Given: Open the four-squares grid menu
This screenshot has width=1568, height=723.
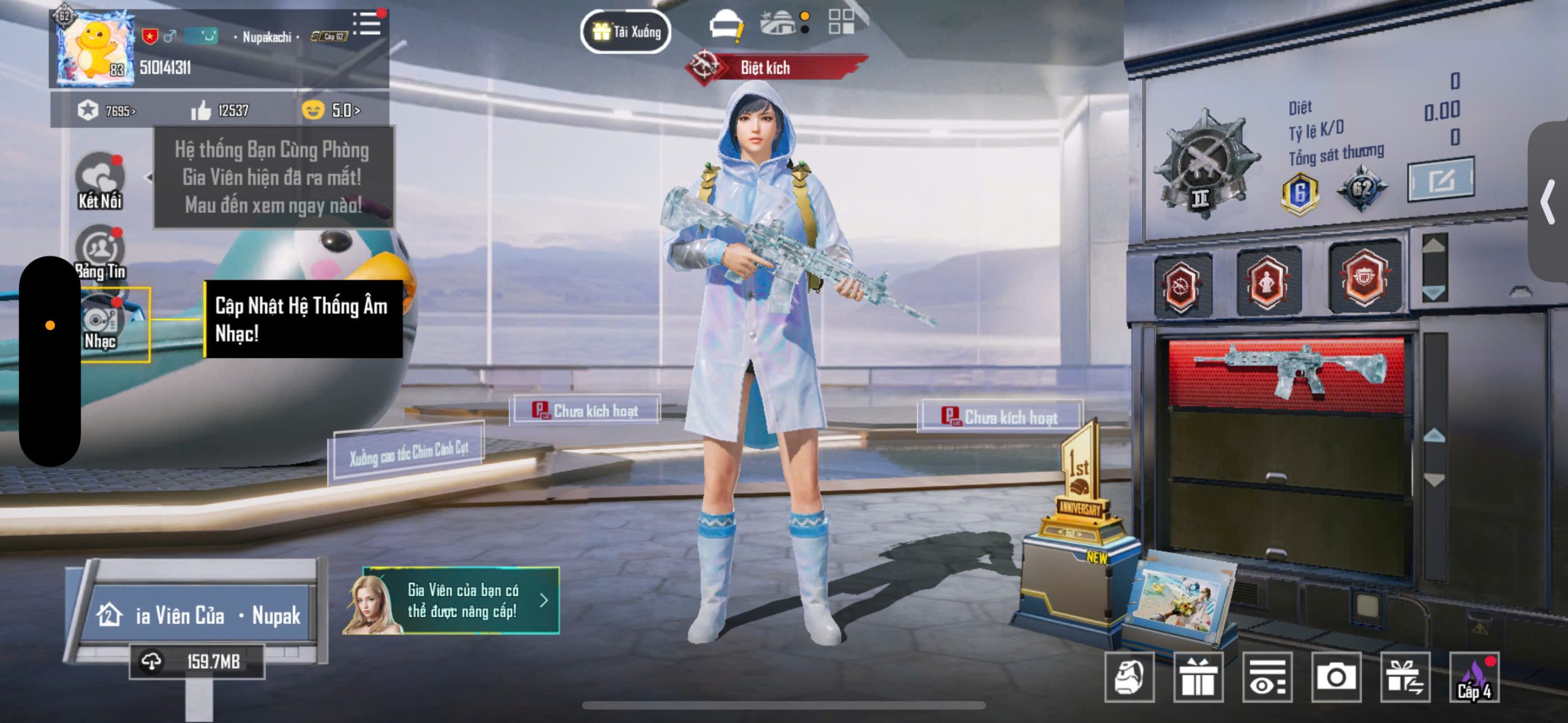Looking at the screenshot, I should [841, 22].
